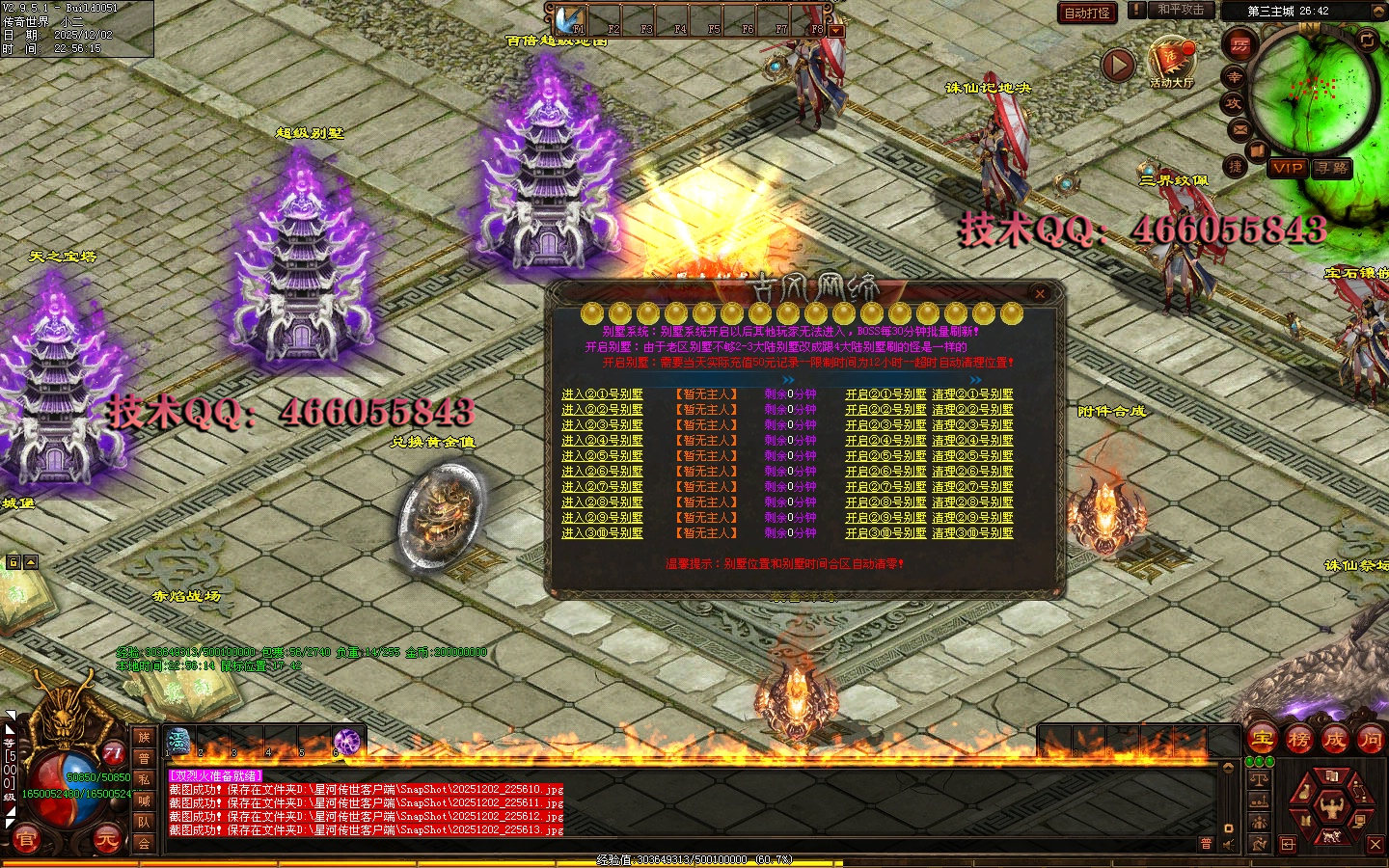Image resolution: width=1389 pixels, height=868 pixels.
Task: Open the VIP panel
Action: (x=1288, y=168)
